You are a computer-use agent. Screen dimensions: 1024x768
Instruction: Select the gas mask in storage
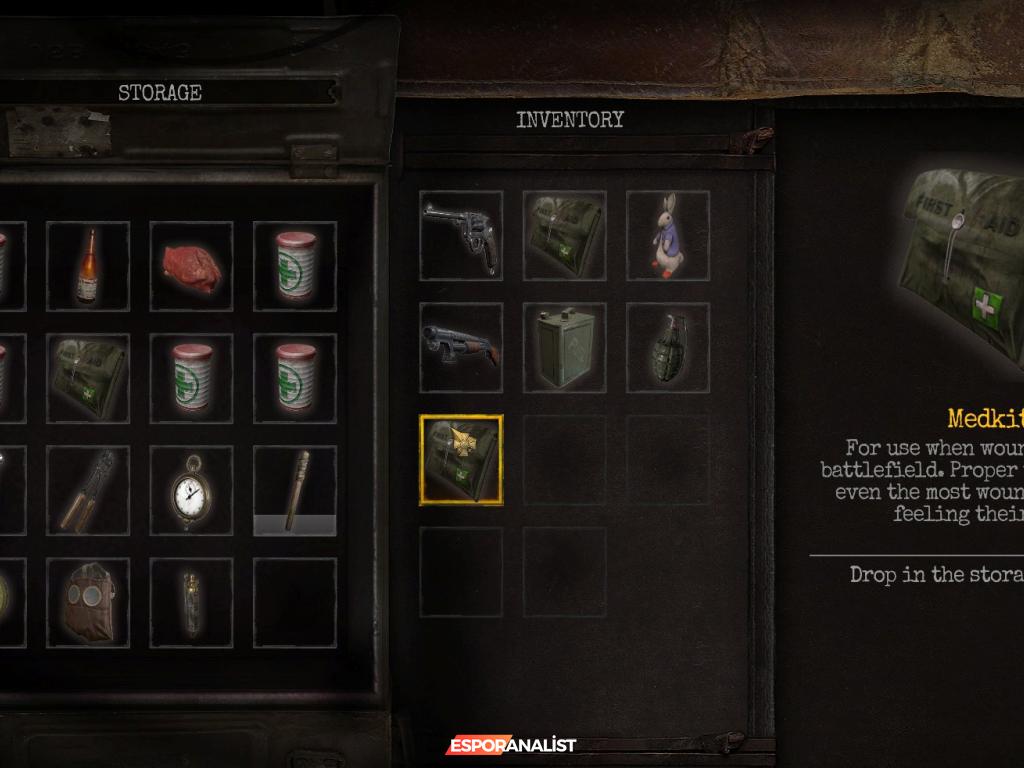click(x=88, y=602)
